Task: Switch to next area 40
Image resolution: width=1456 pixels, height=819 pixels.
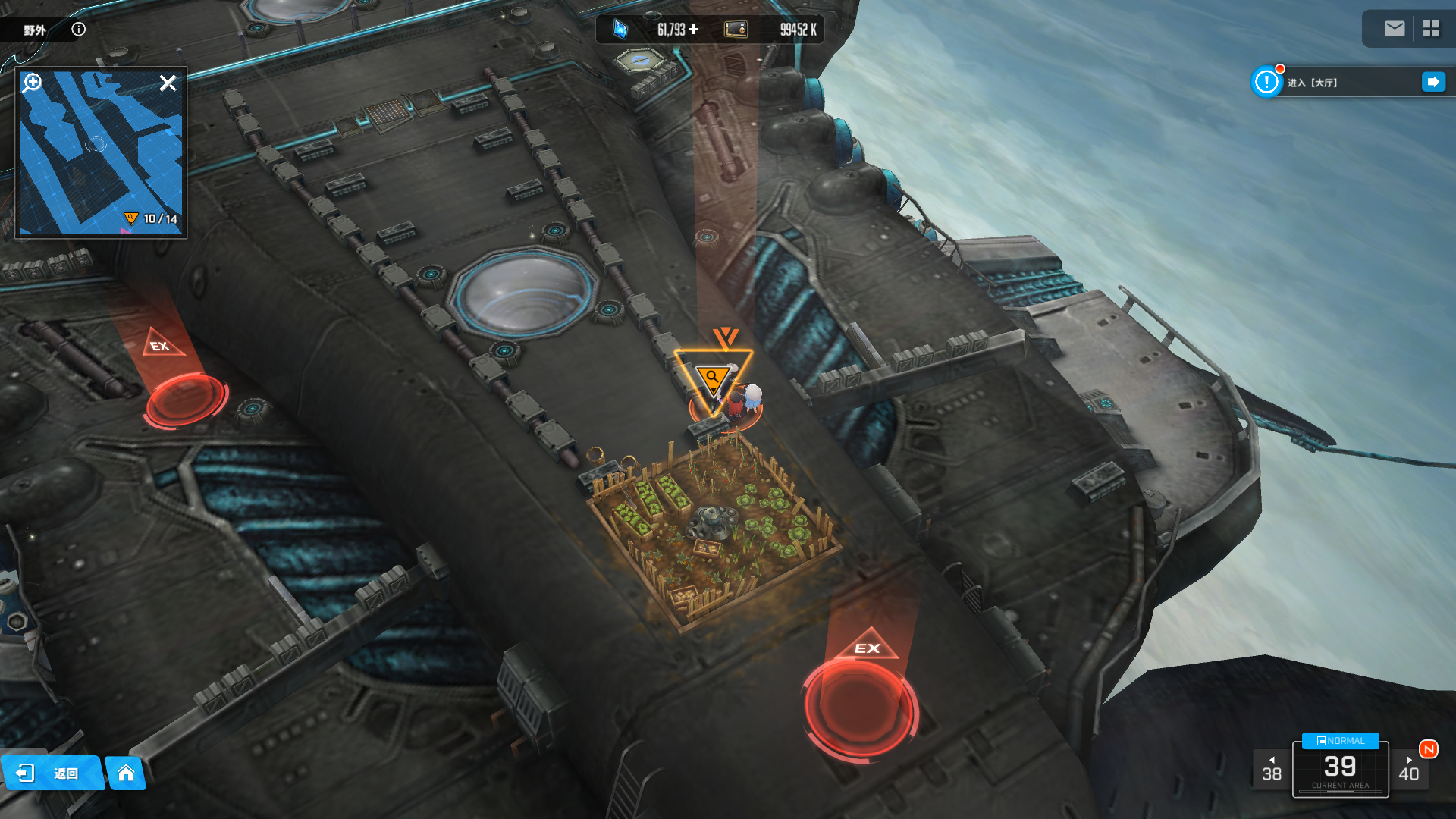Action: (1409, 770)
